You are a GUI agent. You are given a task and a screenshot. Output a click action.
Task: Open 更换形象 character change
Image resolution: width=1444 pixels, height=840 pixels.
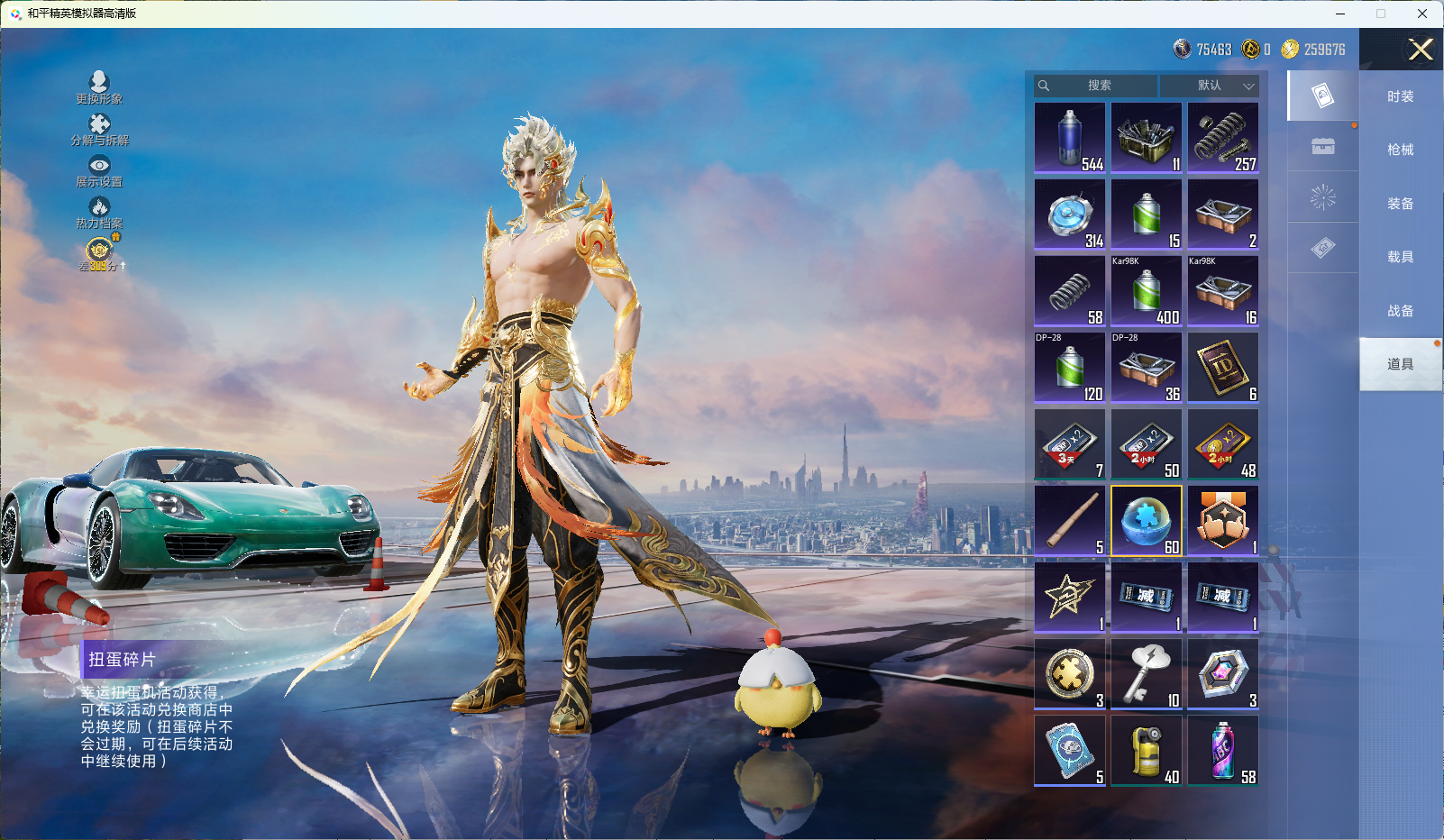pyautogui.click(x=99, y=87)
